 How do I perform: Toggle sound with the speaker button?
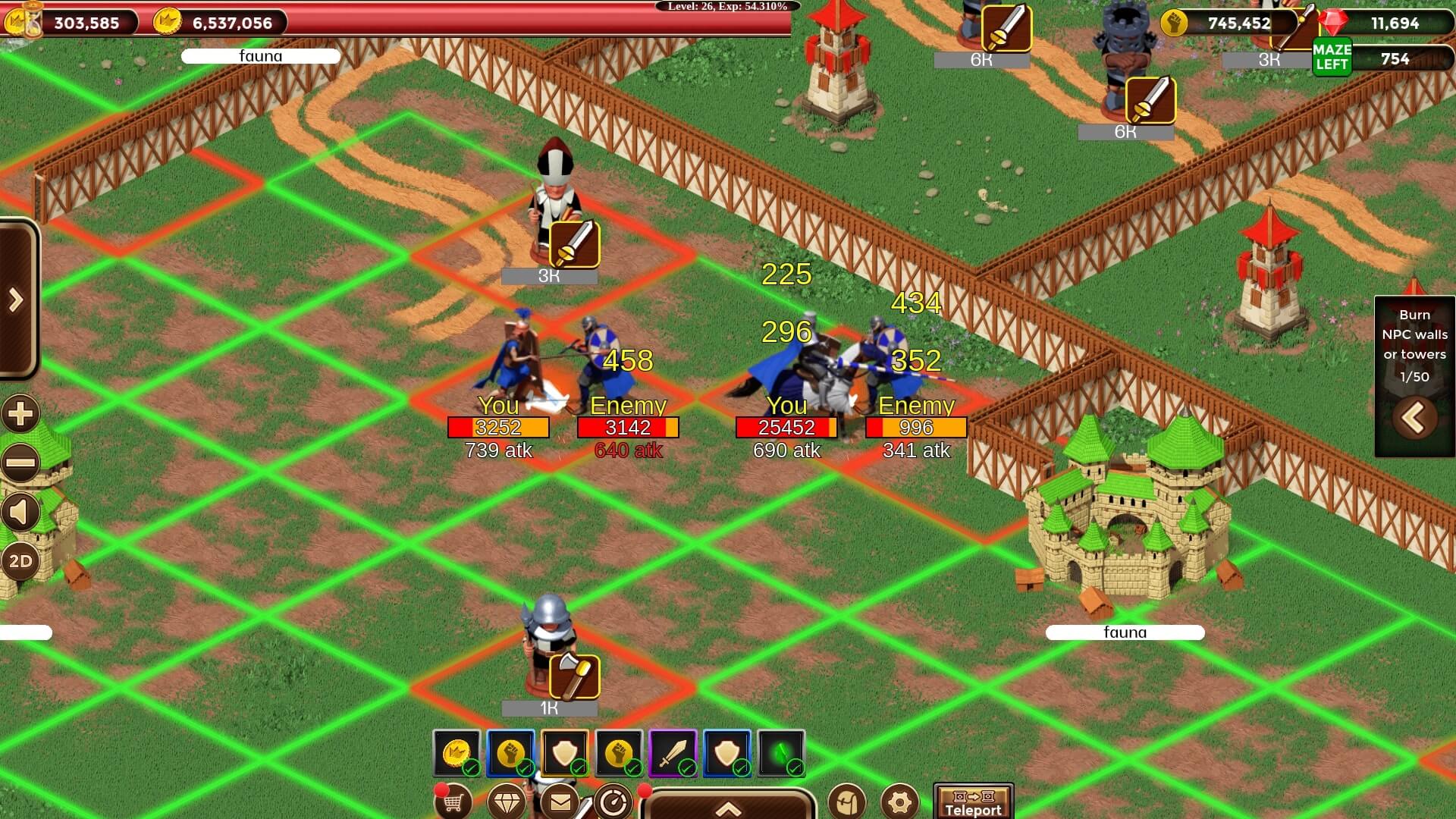click(x=20, y=513)
